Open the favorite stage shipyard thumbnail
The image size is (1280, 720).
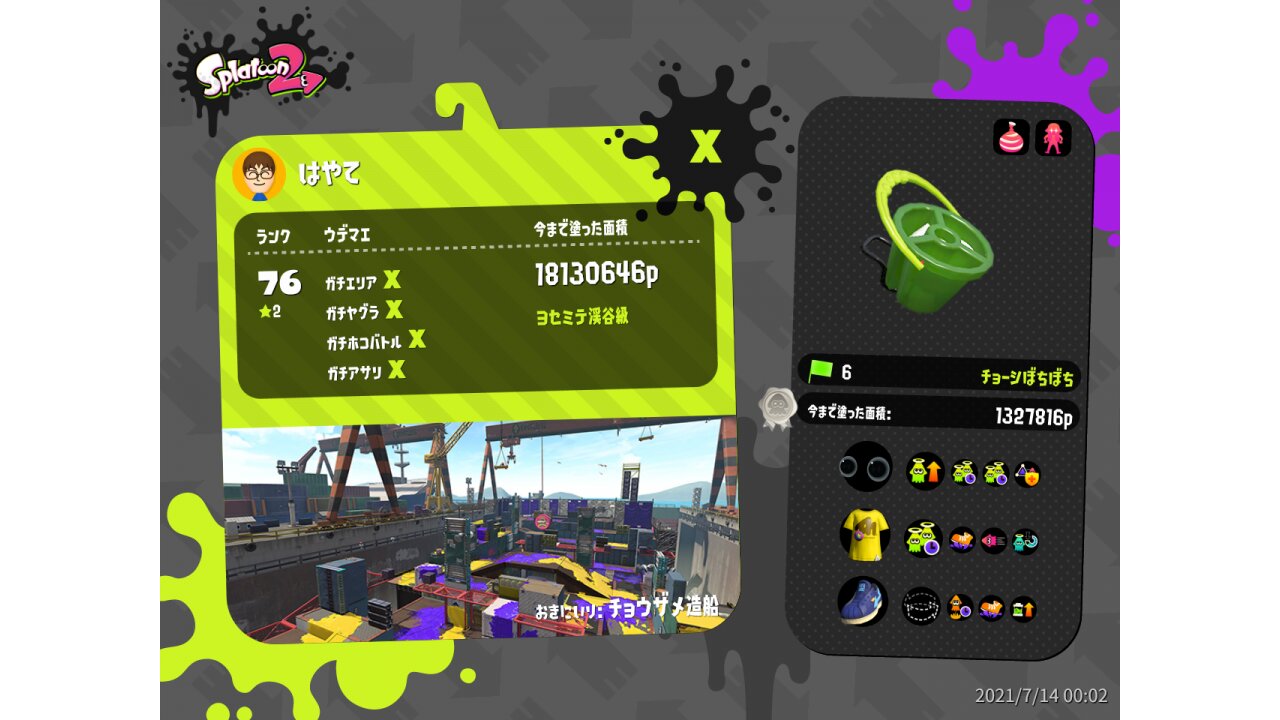pyautogui.click(x=480, y=530)
